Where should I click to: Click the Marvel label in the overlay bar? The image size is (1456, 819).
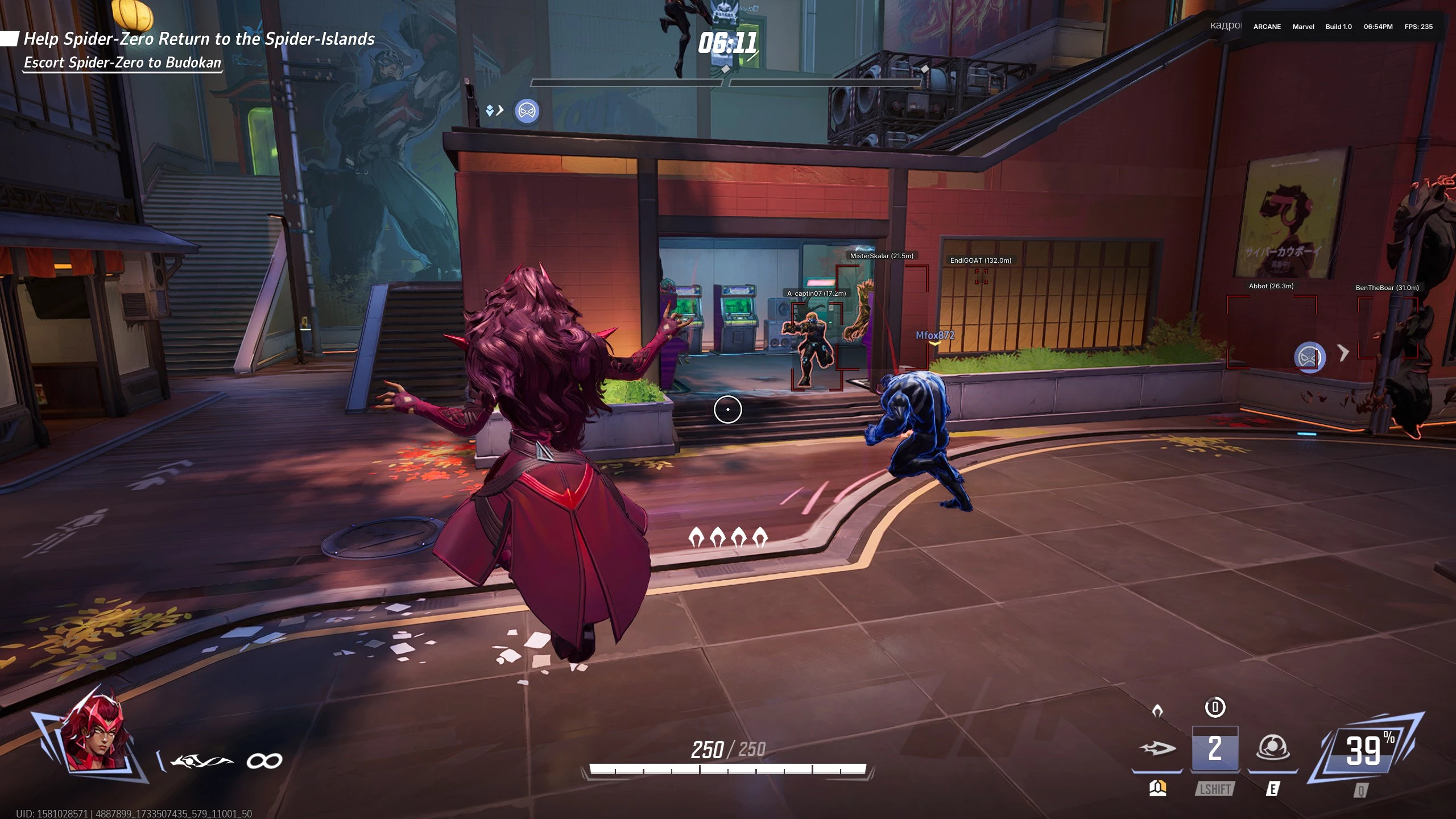coord(1302,27)
